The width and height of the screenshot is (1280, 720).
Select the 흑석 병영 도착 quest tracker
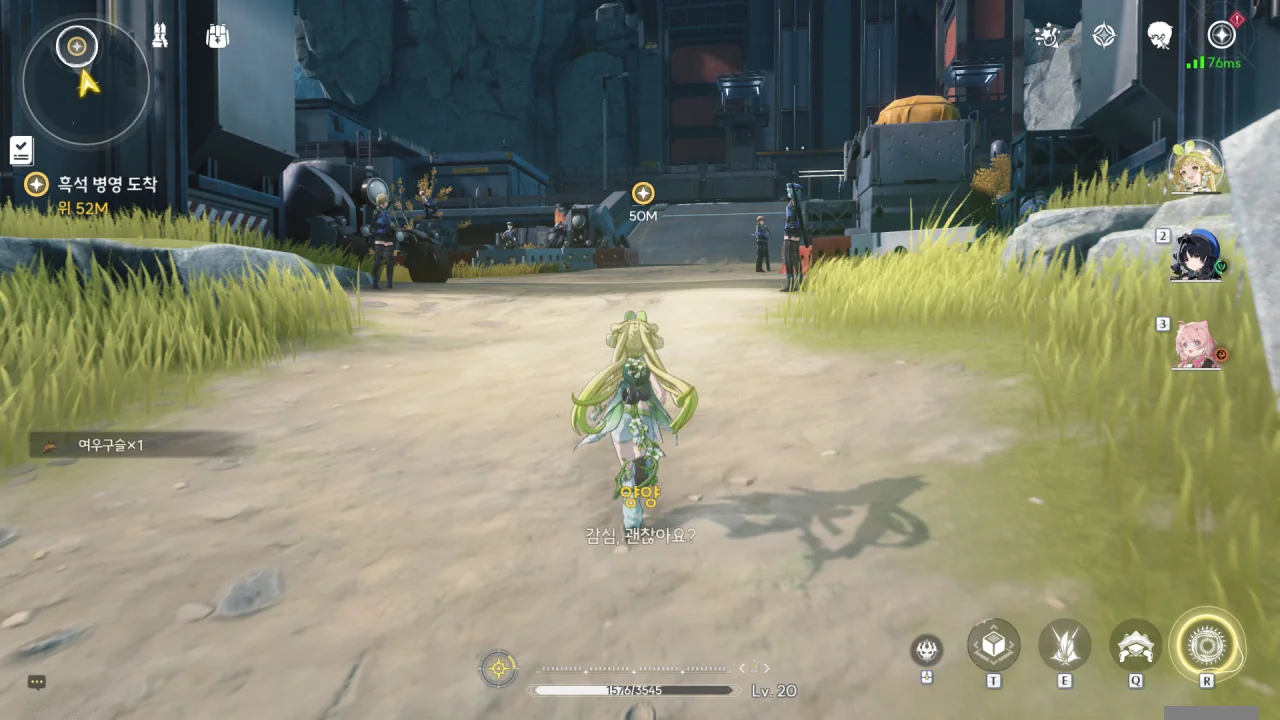pos(96,185)
